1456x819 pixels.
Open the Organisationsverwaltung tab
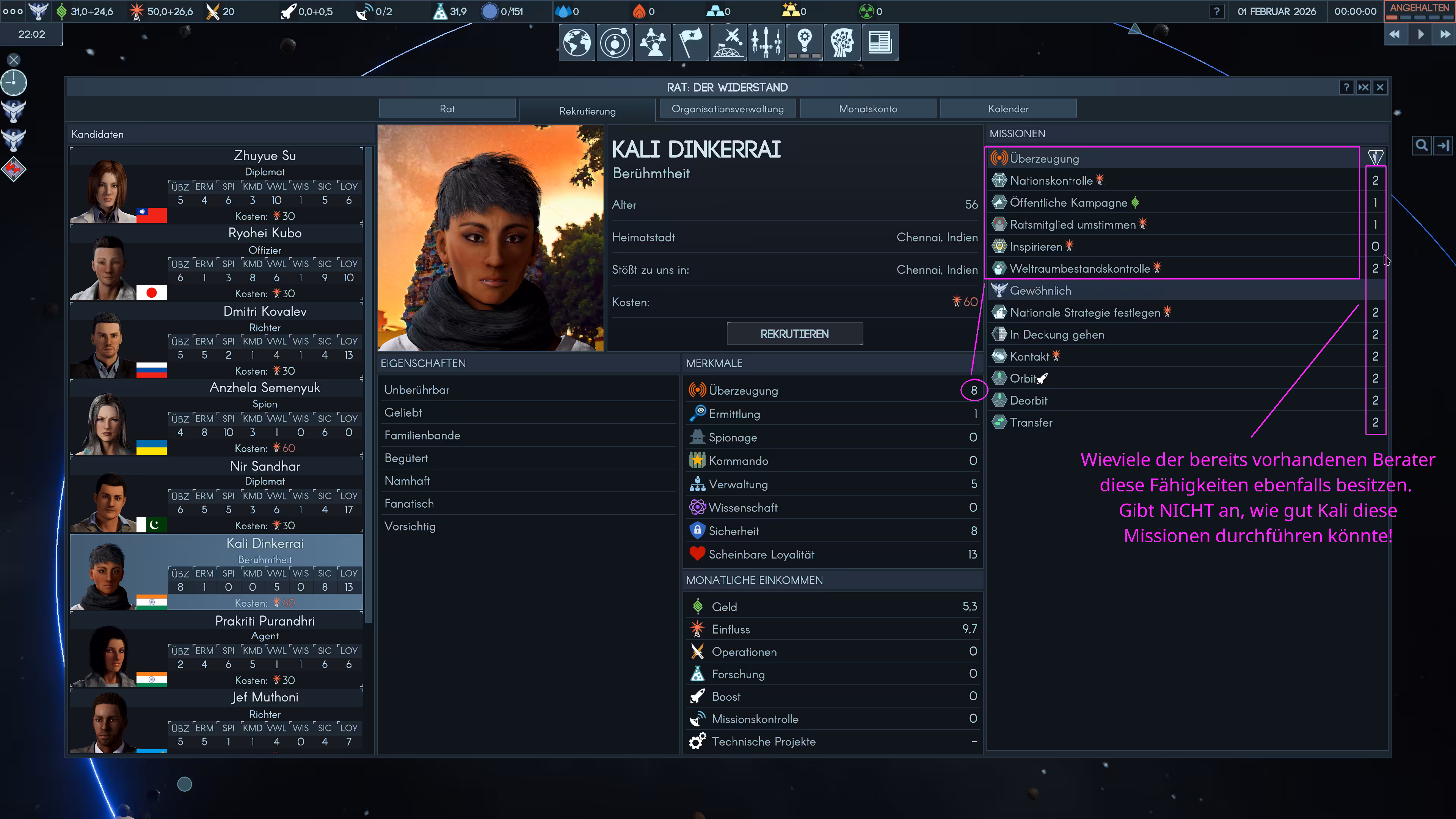pyautogui.click(x=728, y=108)
